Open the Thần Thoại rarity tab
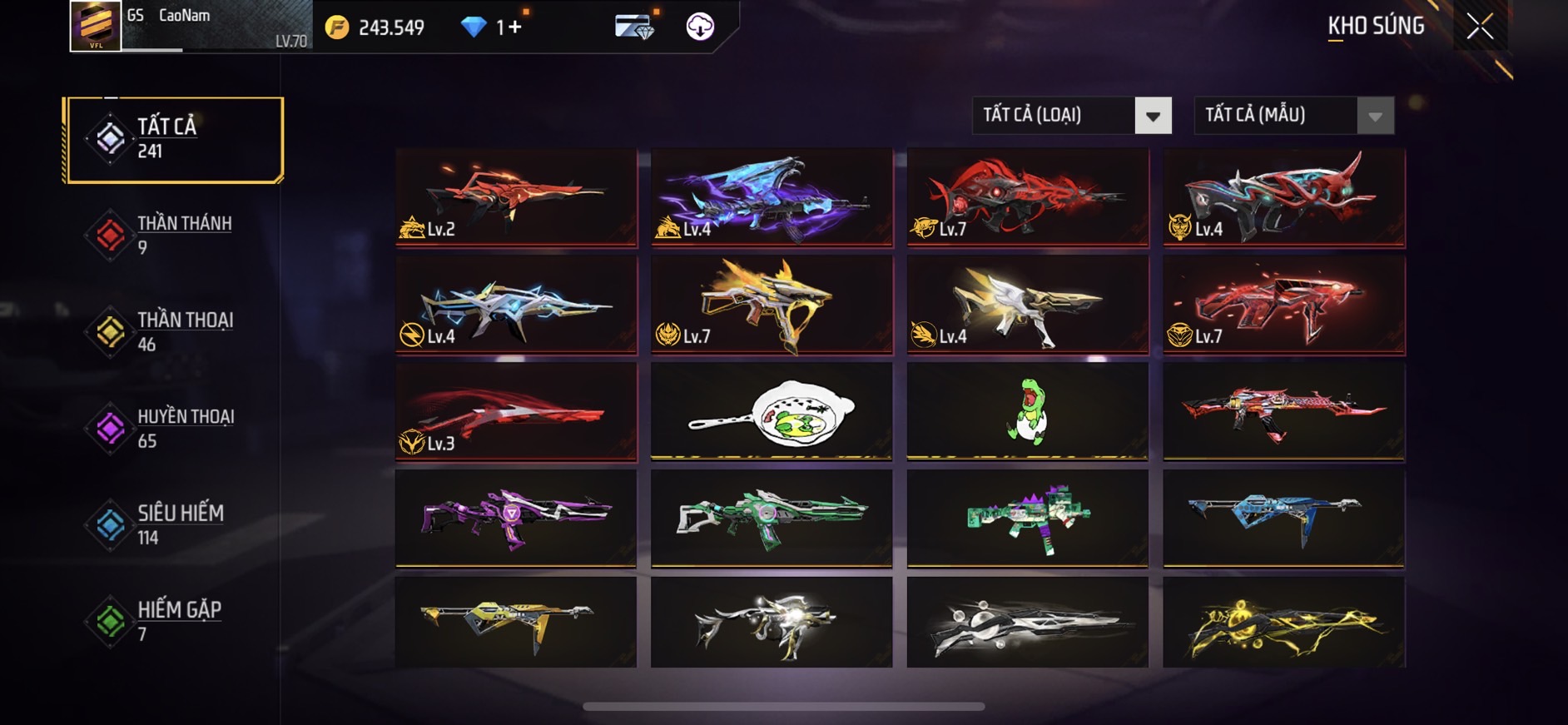 (174, 332)
